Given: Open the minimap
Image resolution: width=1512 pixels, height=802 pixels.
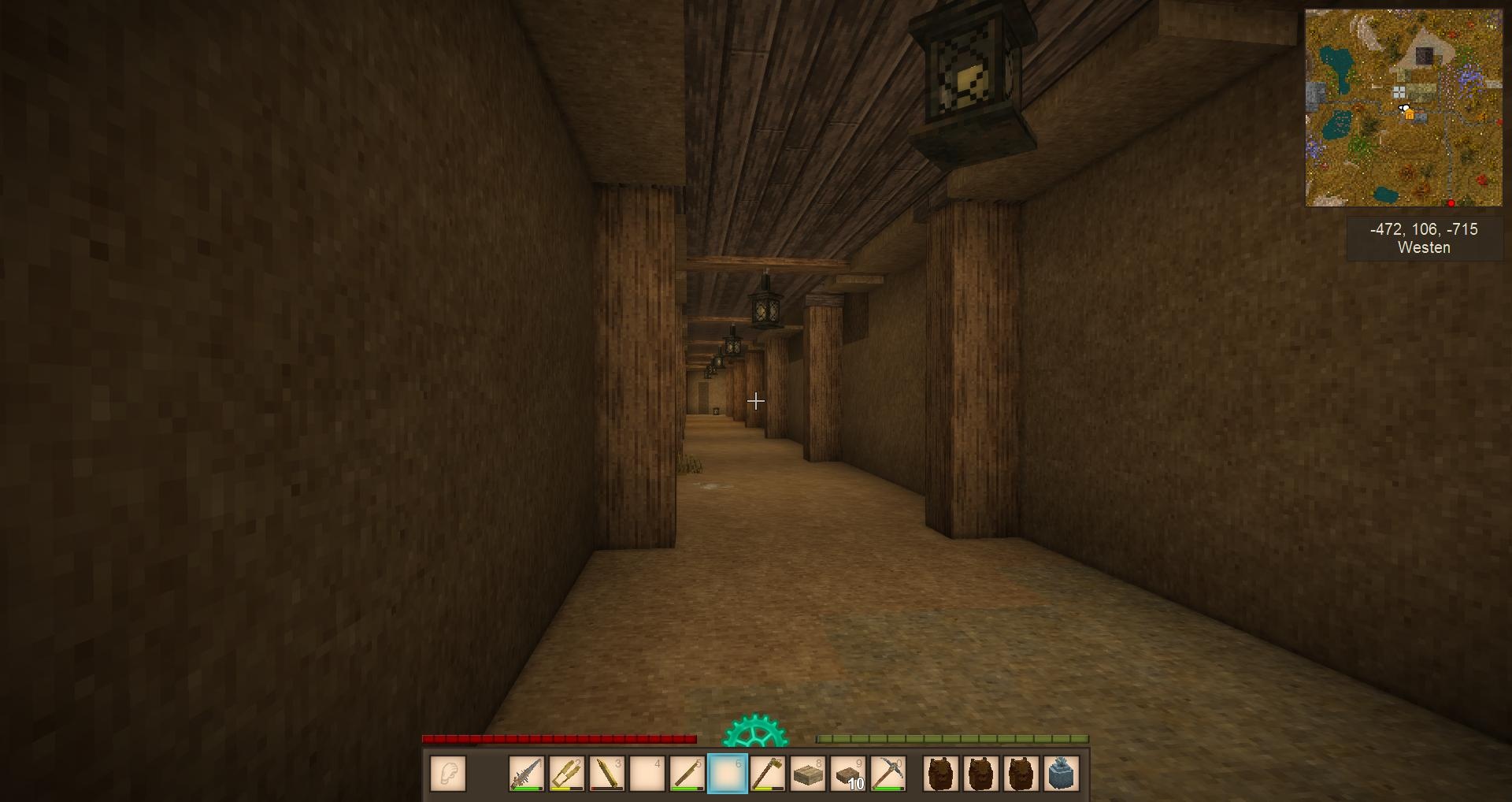Looking at the screenshot, I should pyautogui.click(x=1403, y=108).
